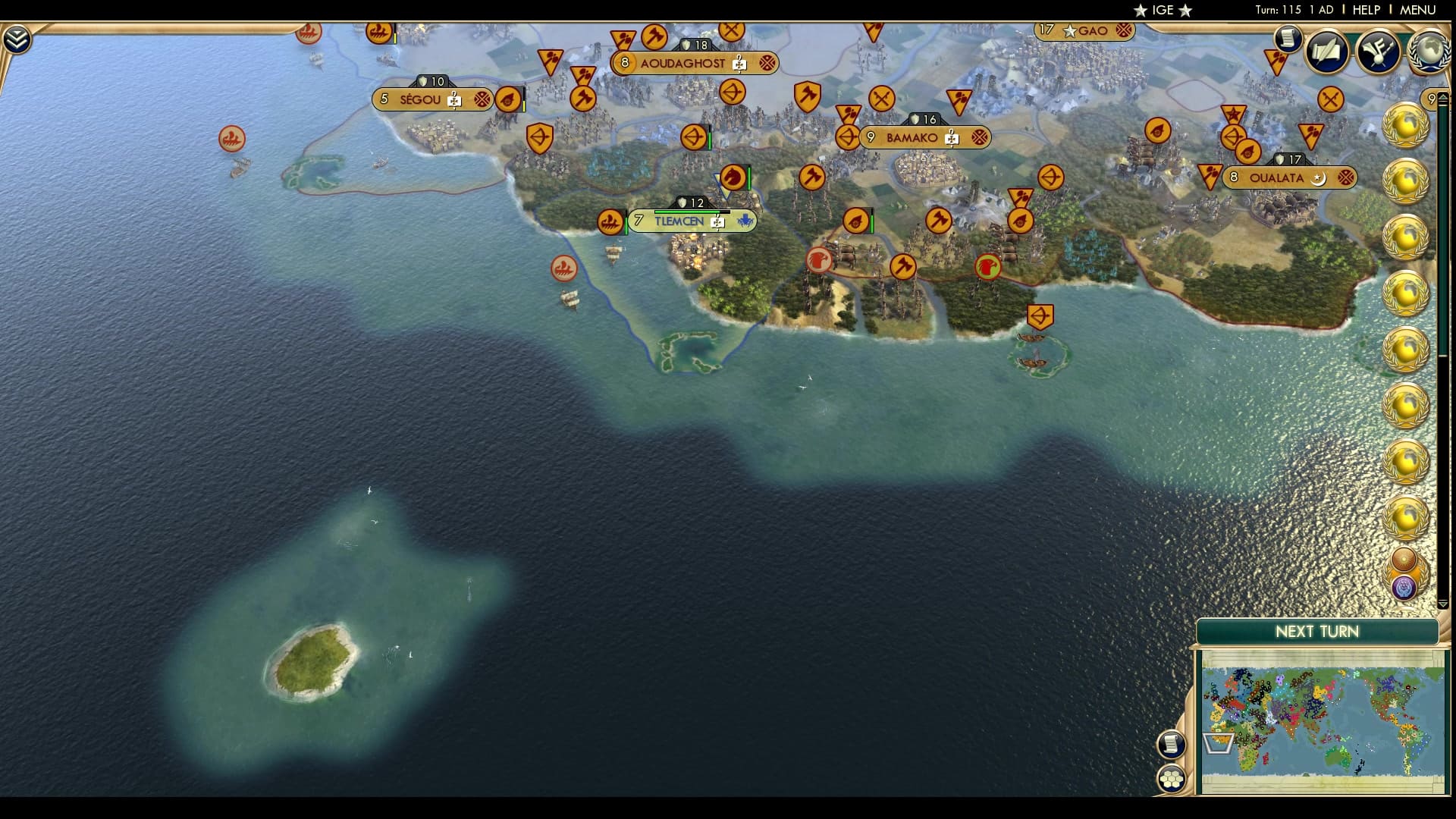Select the archer unit flag near Bamako
Image resolution: width=1456 pixels, height=819 pixels.
pyautogui.click(x=849, y=137)
